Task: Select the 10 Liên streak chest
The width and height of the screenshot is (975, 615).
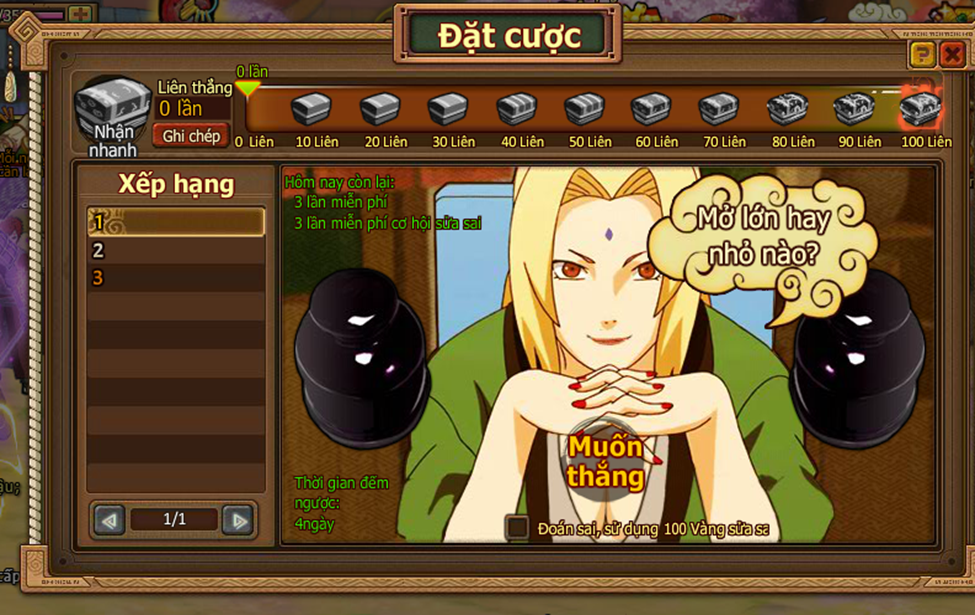Action: pyautogui.click(x=311, y=108)
